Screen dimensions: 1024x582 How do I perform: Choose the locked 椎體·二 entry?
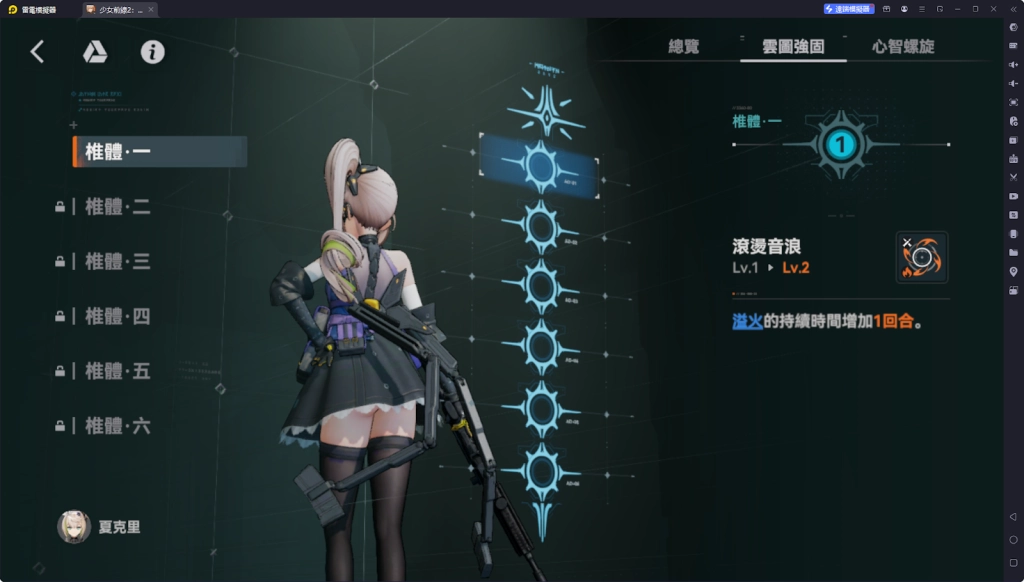(118, 207)
